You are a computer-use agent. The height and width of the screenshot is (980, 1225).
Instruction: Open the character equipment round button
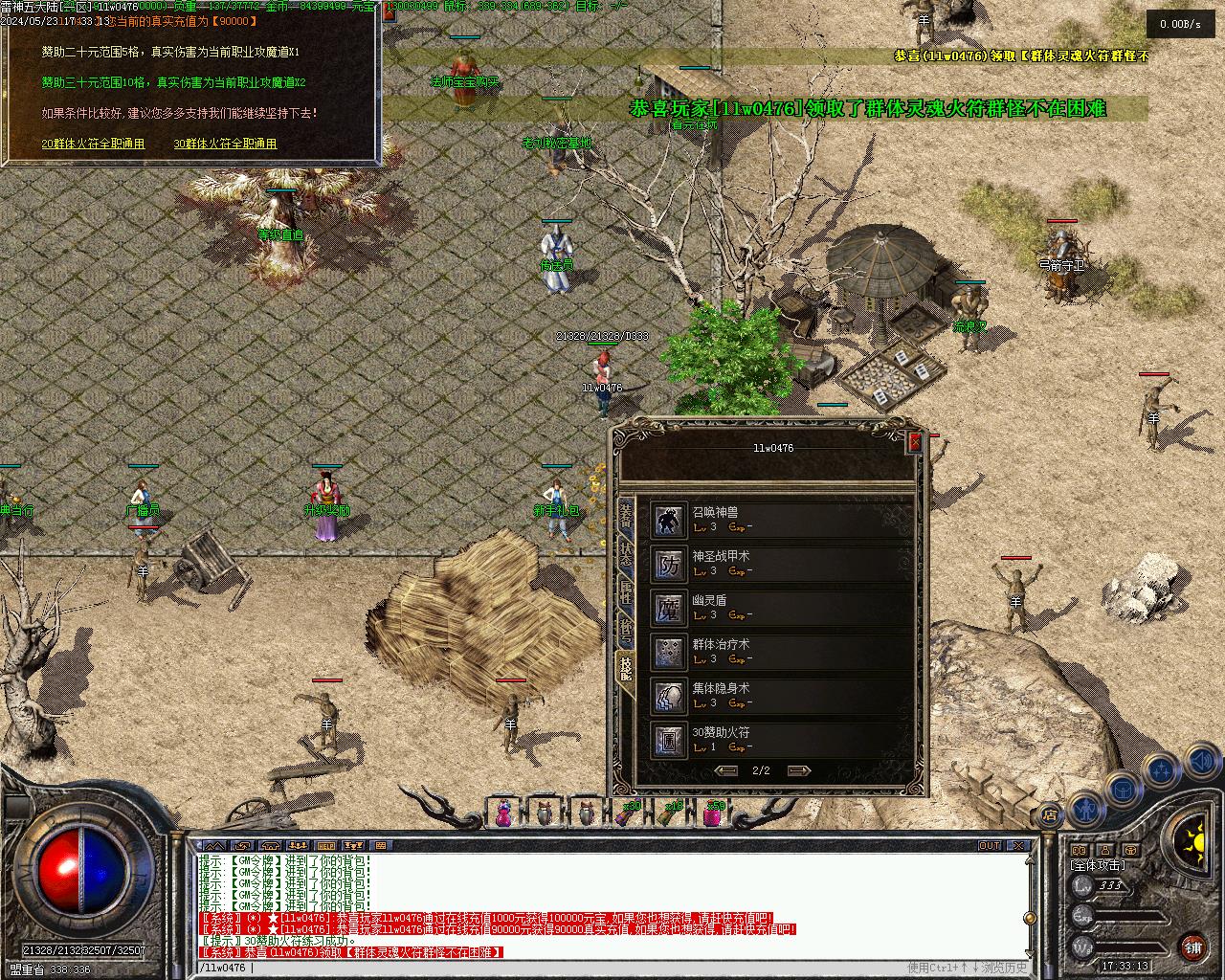point(1085,810)
